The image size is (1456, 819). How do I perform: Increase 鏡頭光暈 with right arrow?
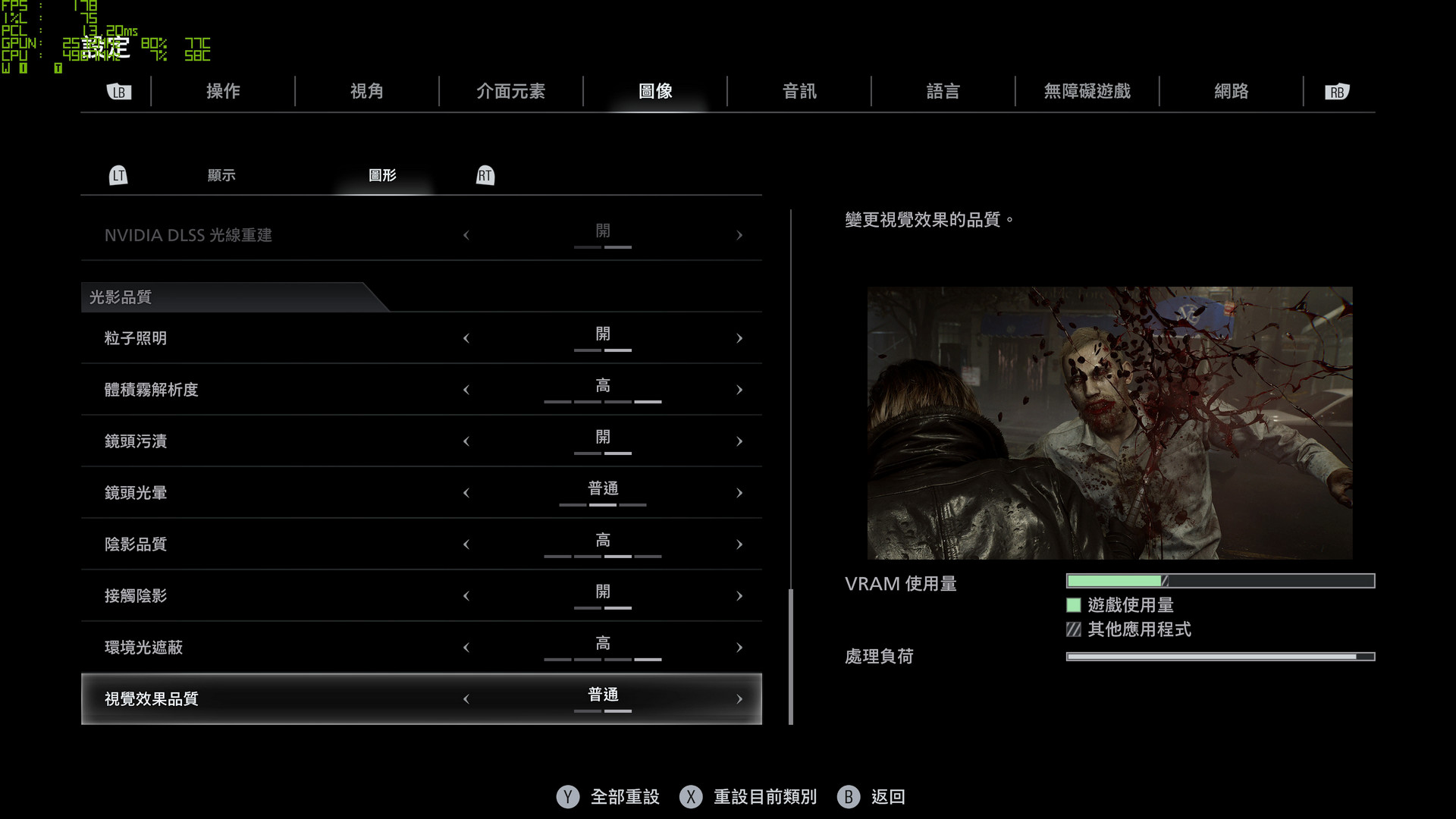click(739, 494)
